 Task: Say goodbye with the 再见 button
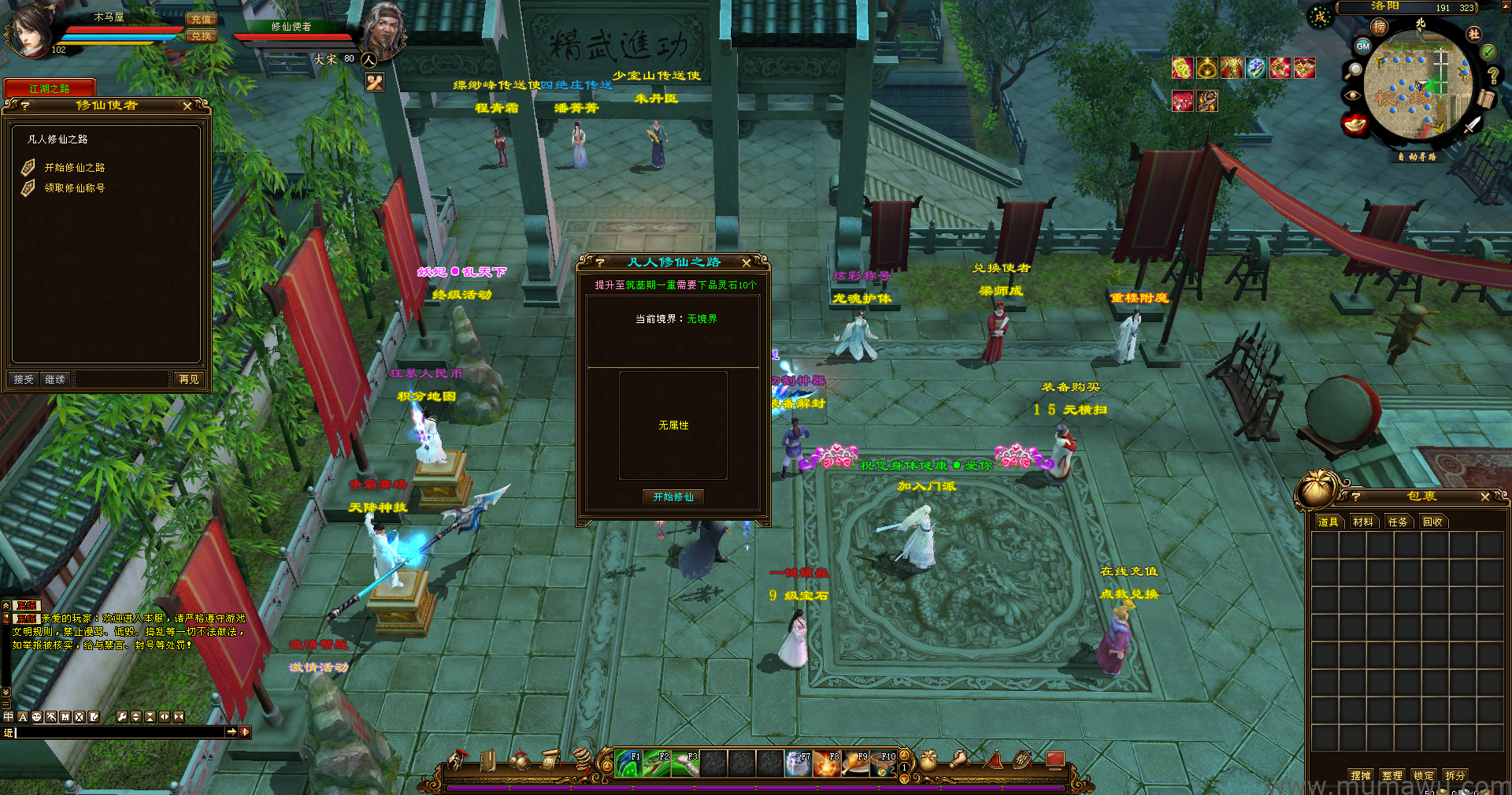pyautogui.click(x=189, y=380)
